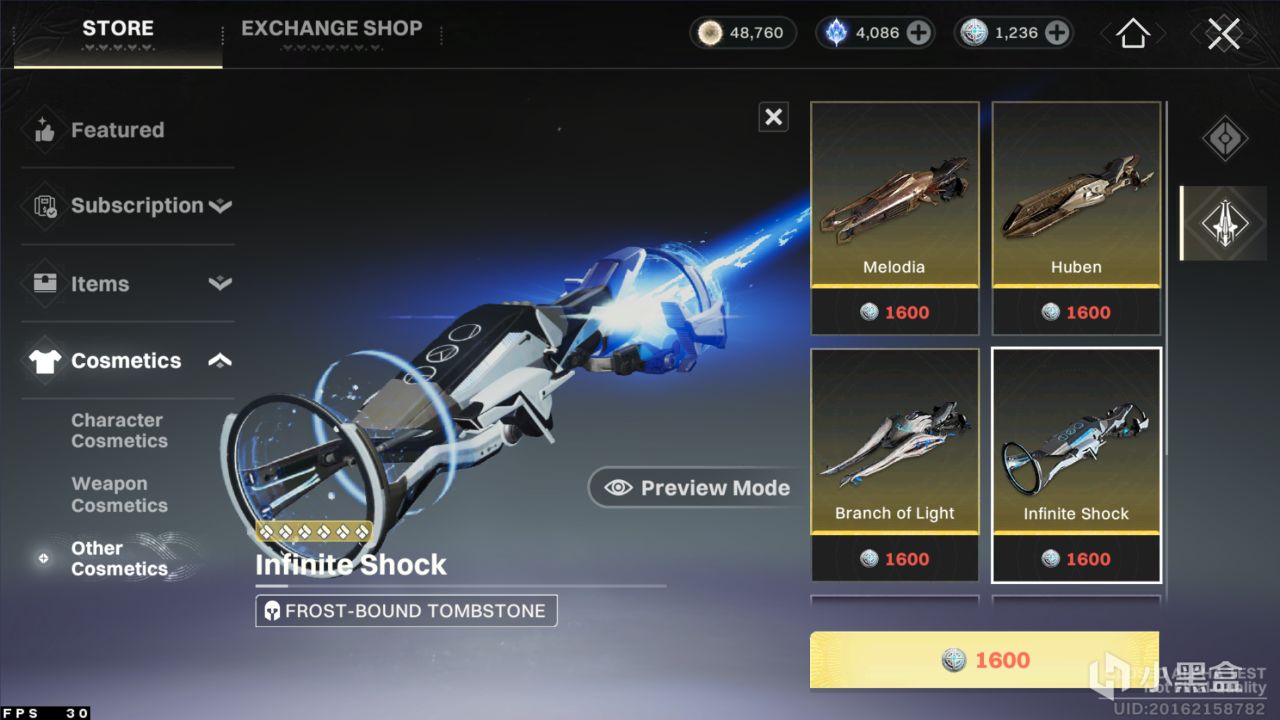
Task: Open the Frost-Bound Tombstone tag
Action: (x=406, y=611)
